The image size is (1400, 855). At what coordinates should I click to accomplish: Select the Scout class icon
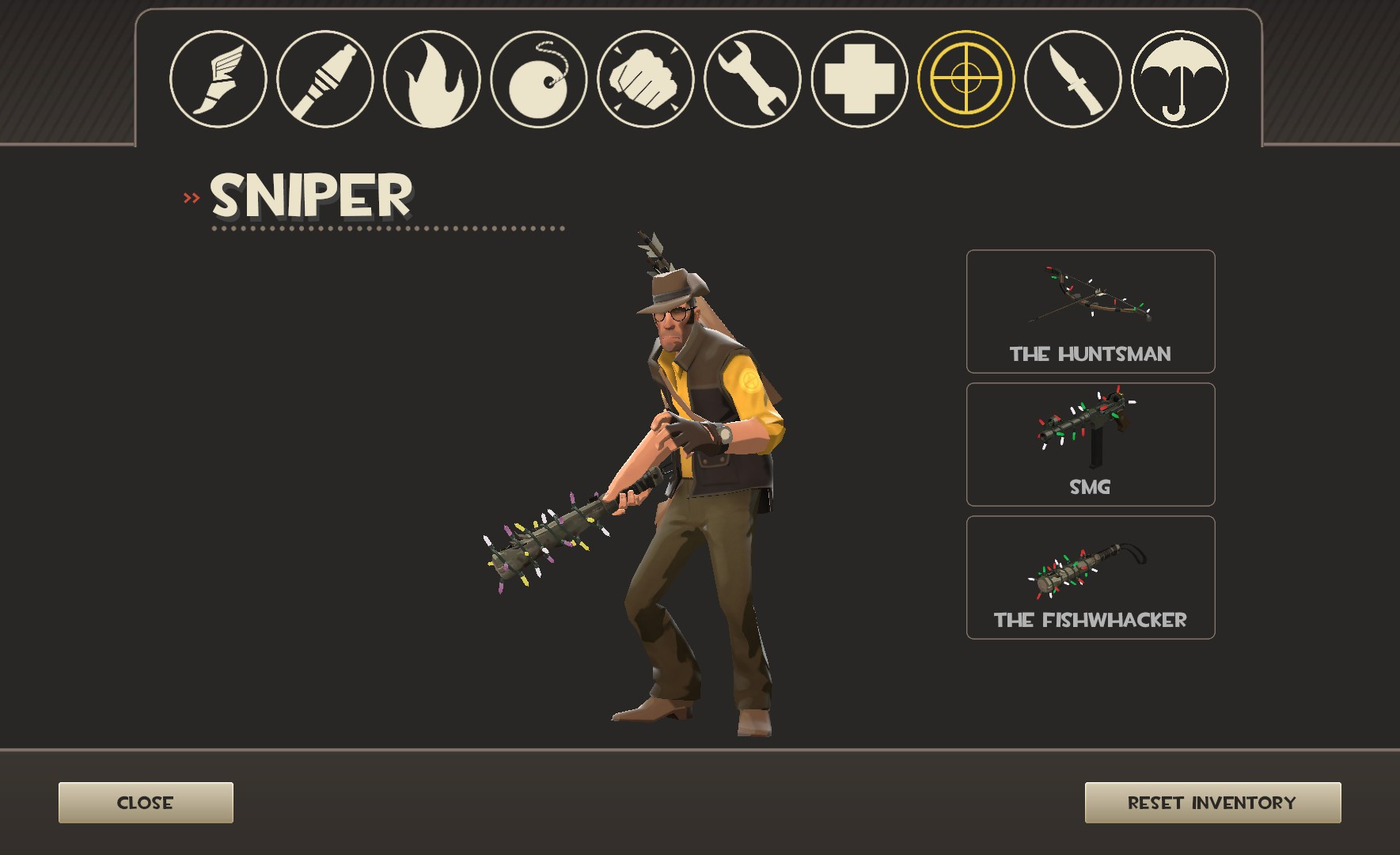219,79
